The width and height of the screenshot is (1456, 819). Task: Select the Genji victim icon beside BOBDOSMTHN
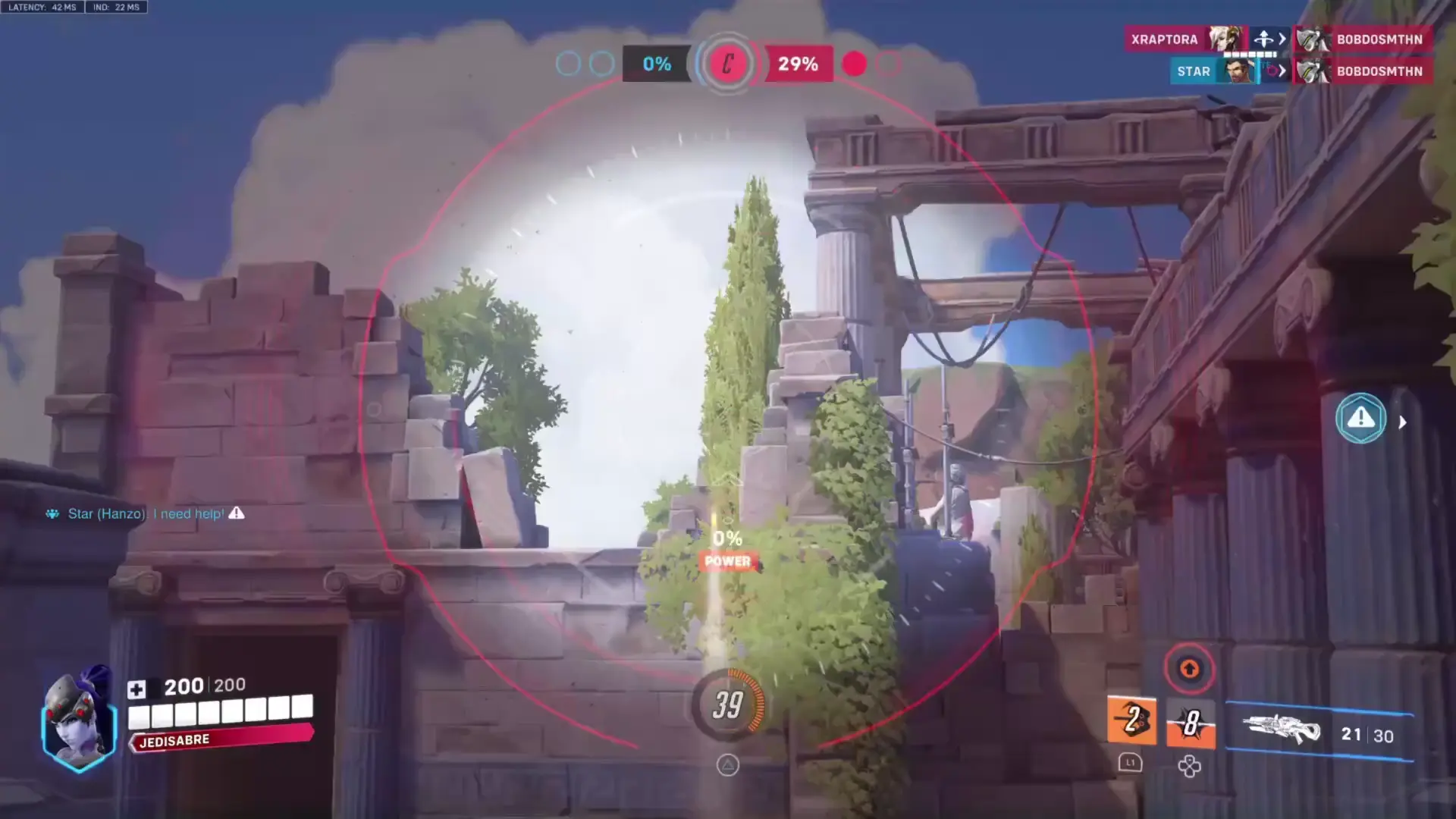(1311, 39)
